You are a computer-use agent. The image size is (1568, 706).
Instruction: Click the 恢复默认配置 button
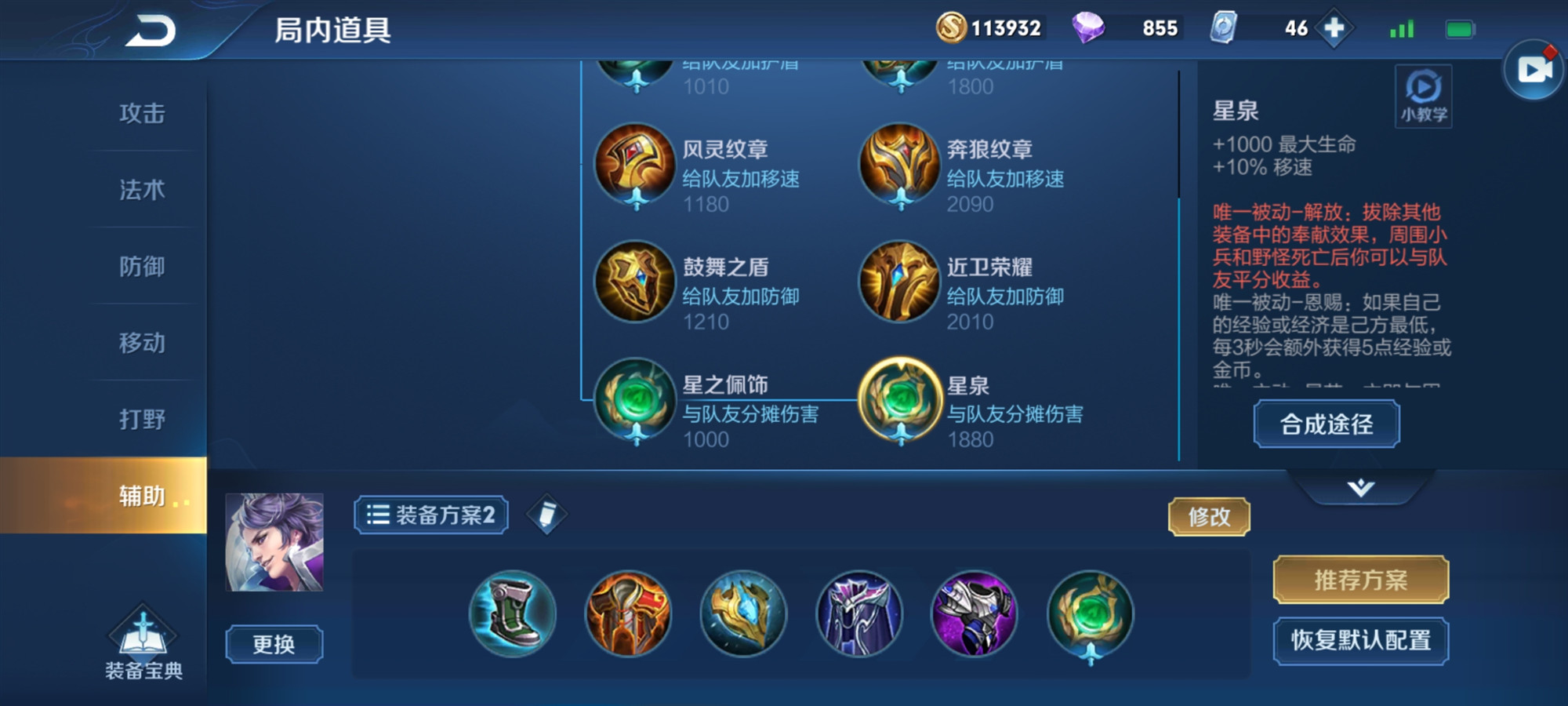1360,639
